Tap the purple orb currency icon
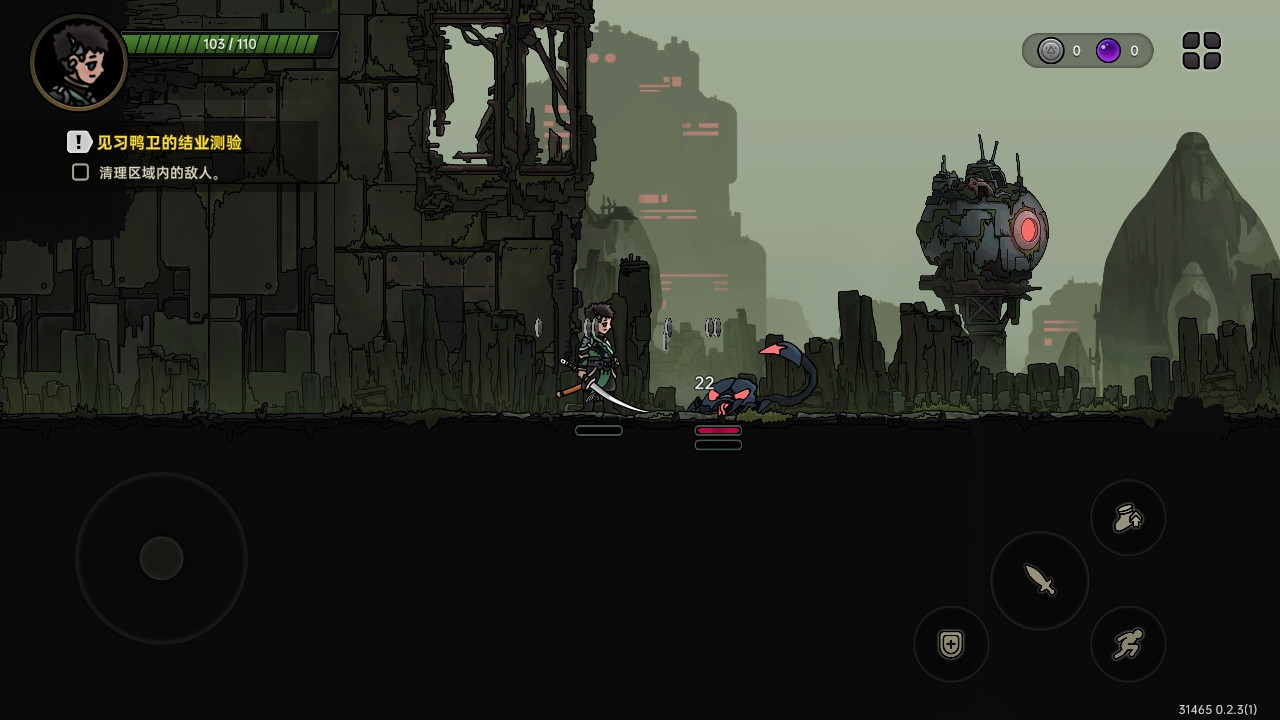 pyautogui.click(x=1108, y=51)
